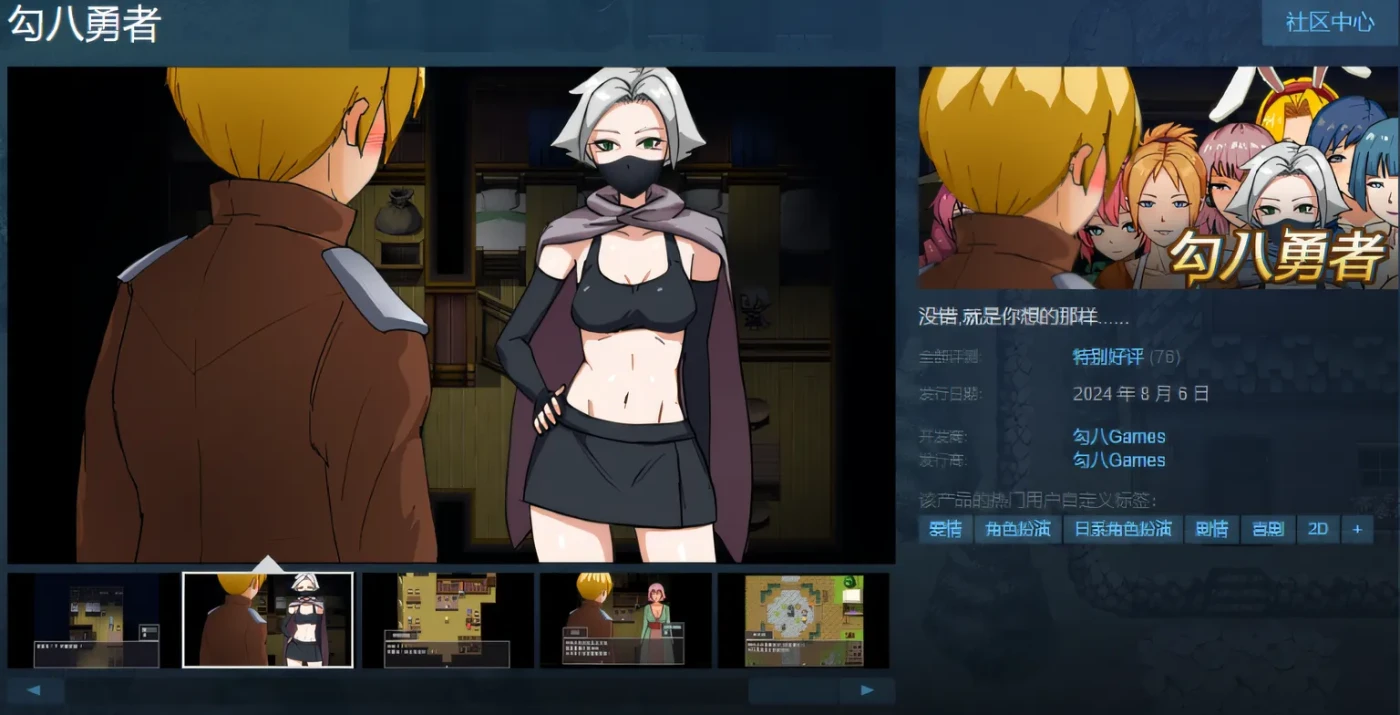
Task: Open the 特别好评 user reviews link
Action: 1108,357
